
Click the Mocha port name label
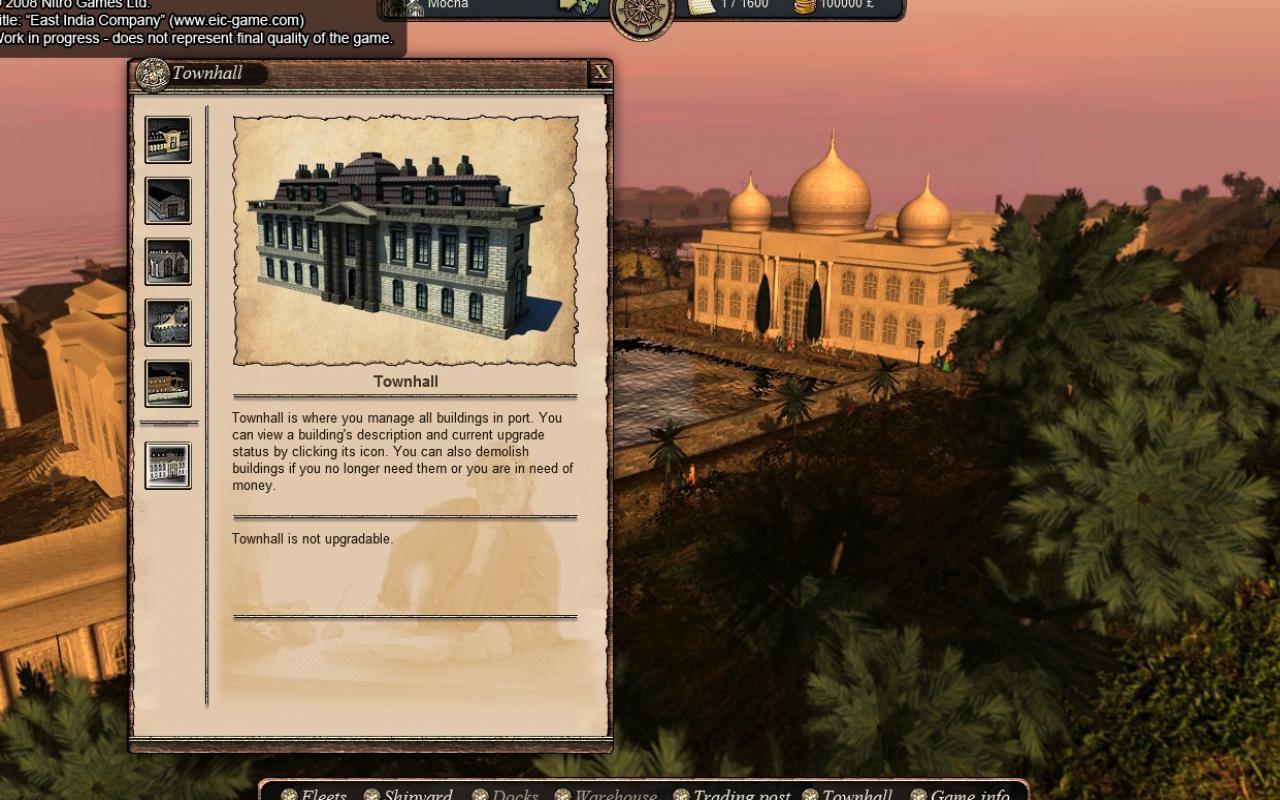coord(448,5)
